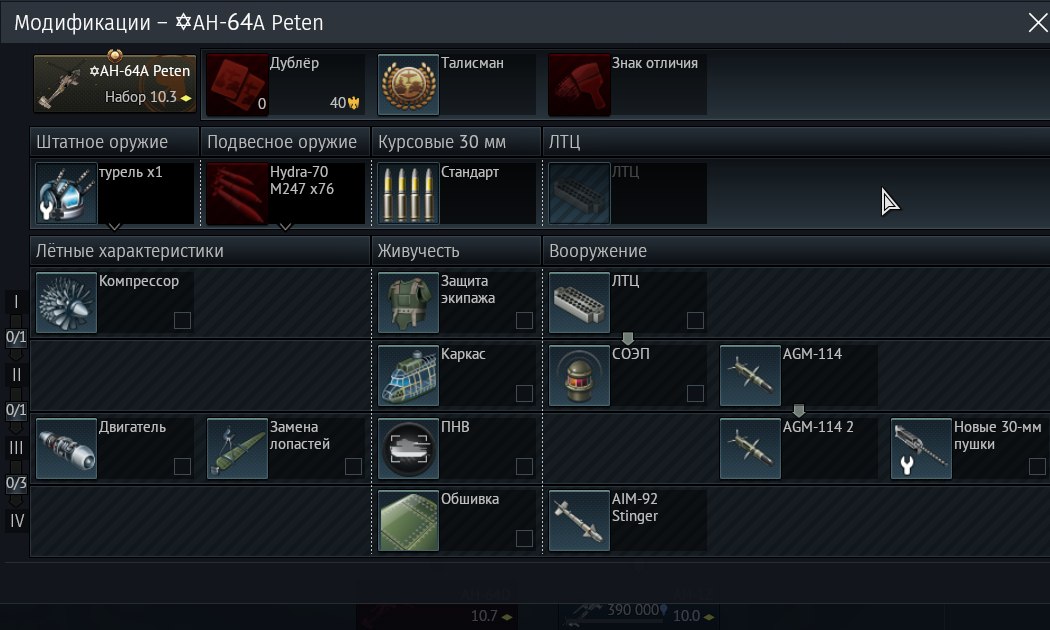Select the Каркас airframe modification
This screenshot has height=630, width=1050.
coord(457,375)
